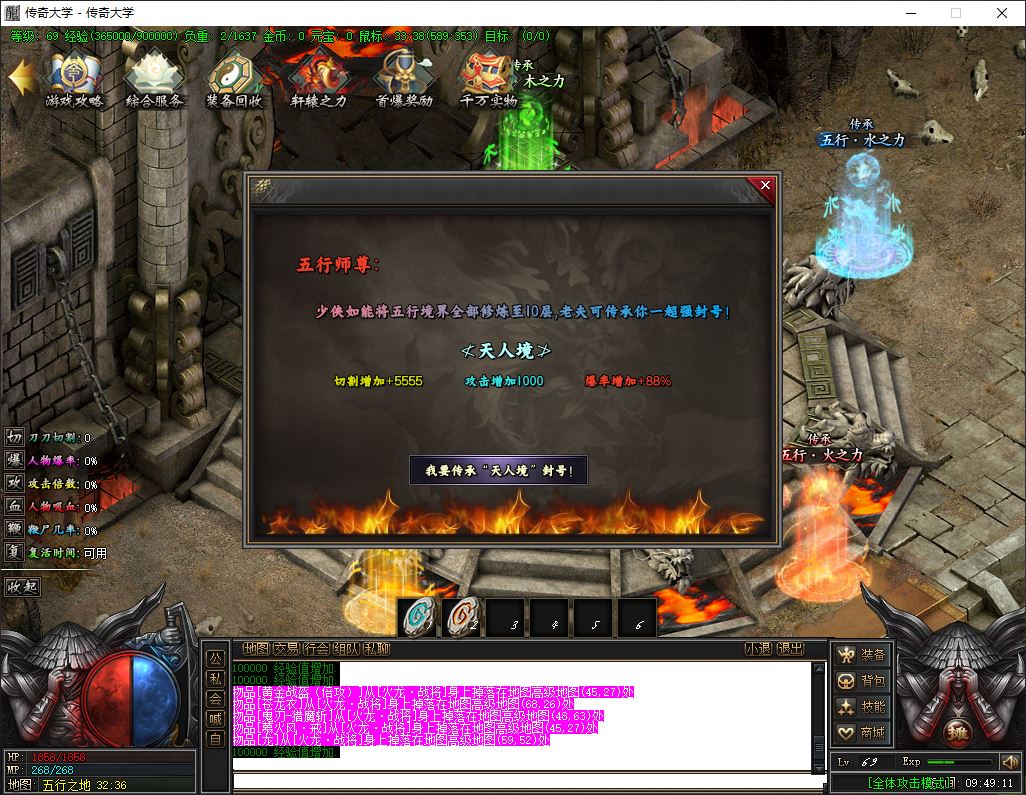Close the 五行师尊 dialog window
Viewport: 1026px width, 795px height.
(x=766, y=185)
